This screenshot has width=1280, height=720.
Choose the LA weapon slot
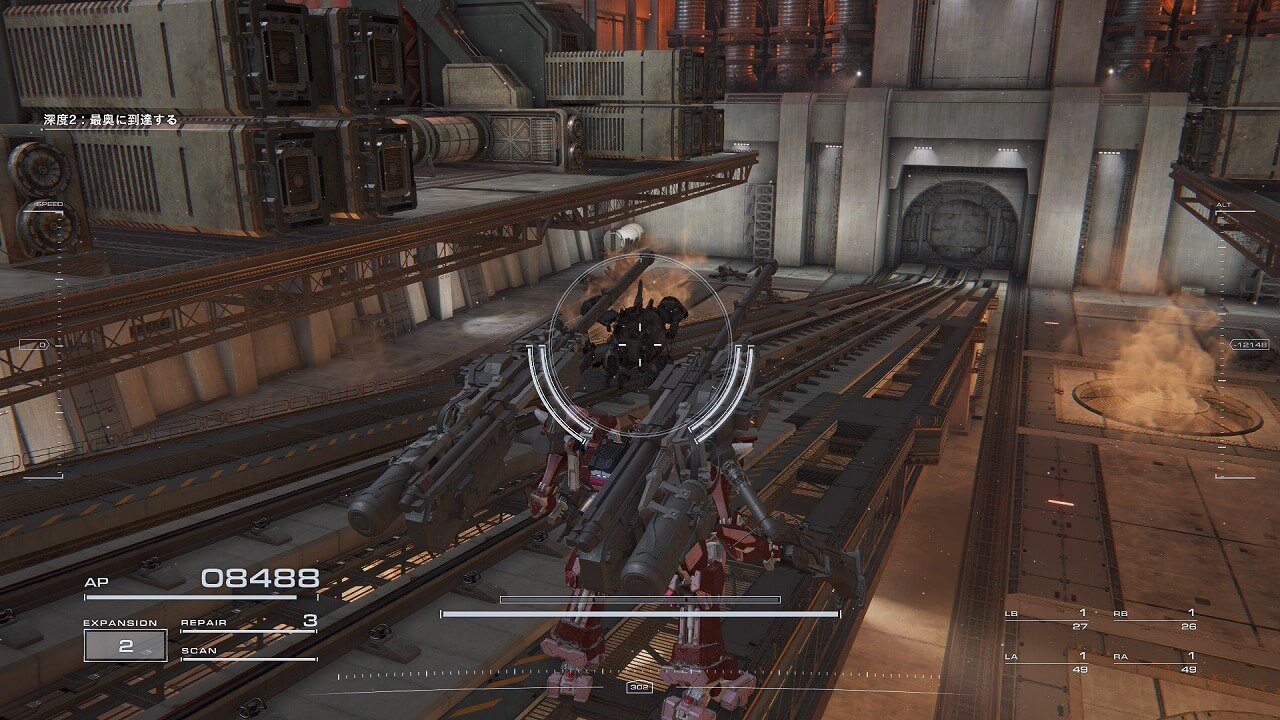point(1047,662)
